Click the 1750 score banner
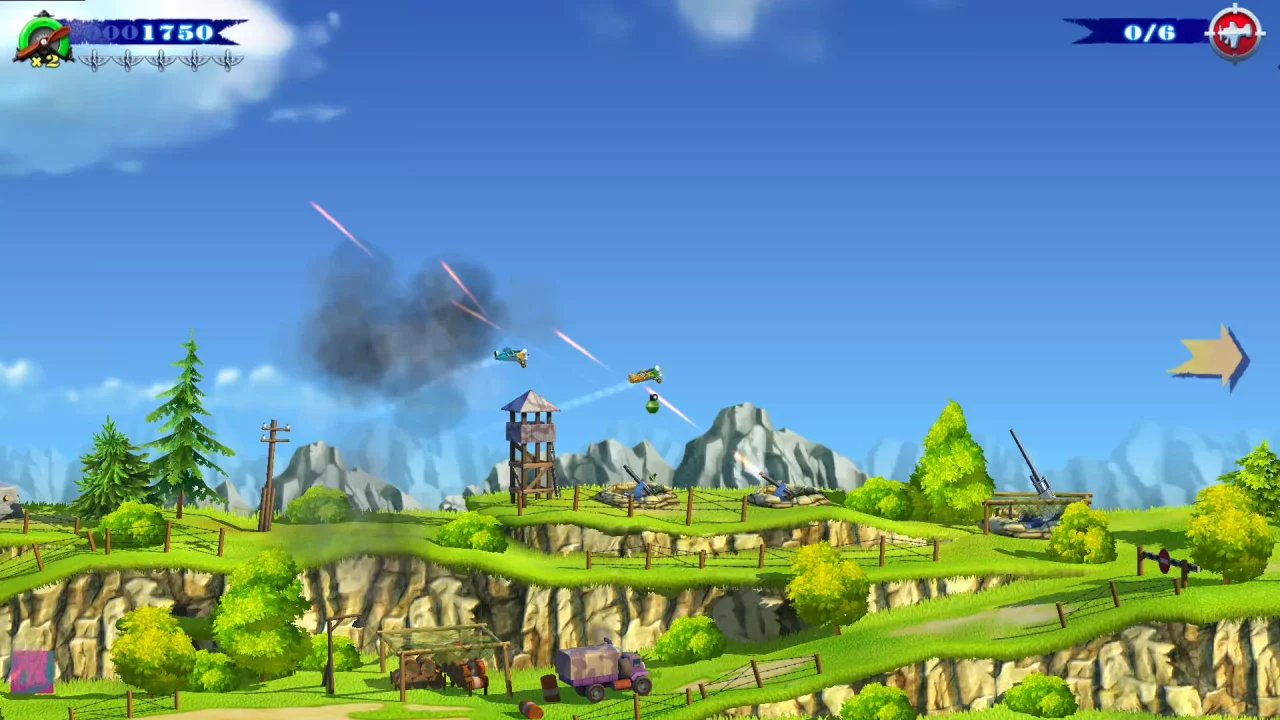Viewport: 1280px width, 720px height. point(160,32)
